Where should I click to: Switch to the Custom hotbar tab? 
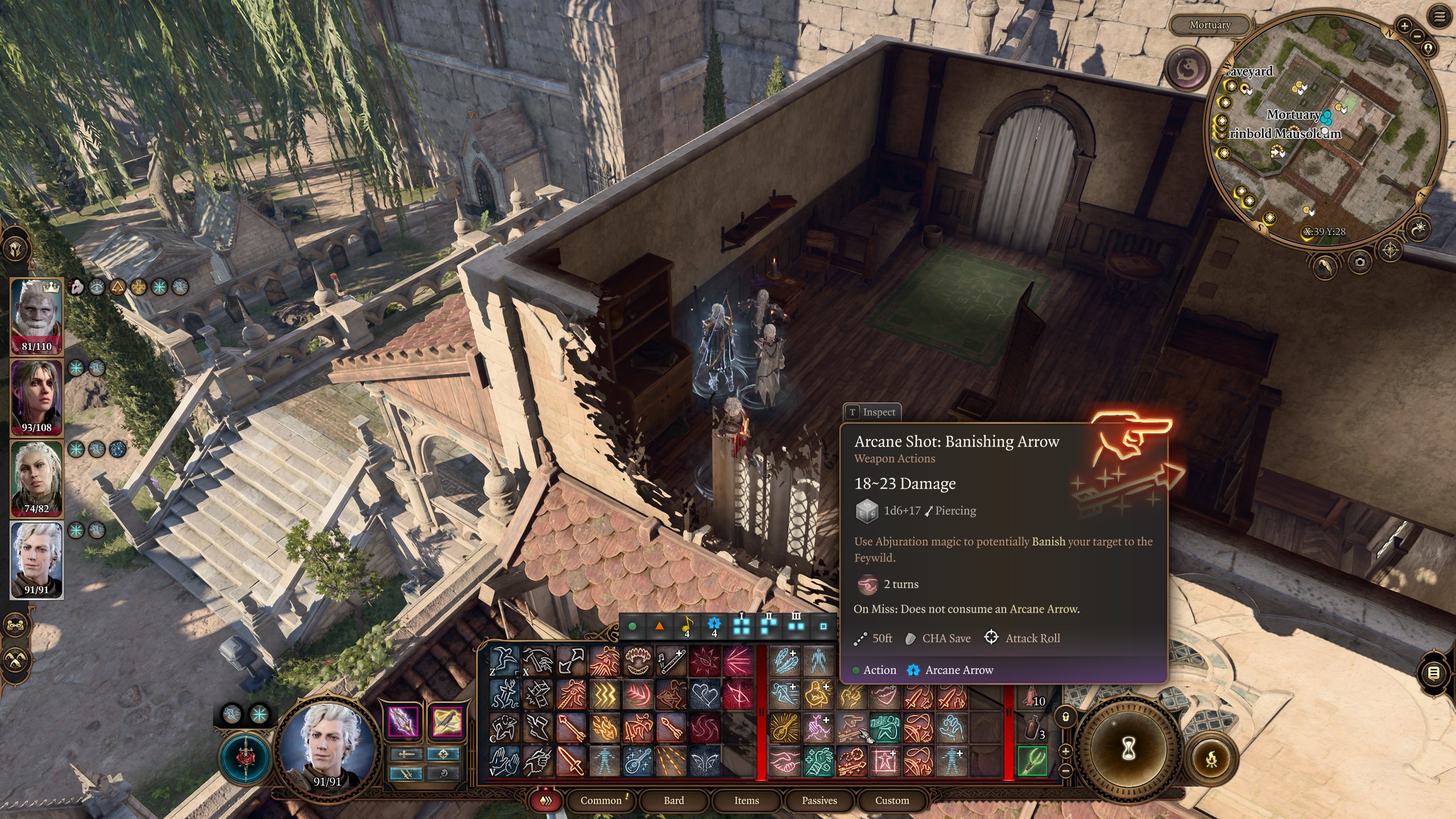coord(892,800)
